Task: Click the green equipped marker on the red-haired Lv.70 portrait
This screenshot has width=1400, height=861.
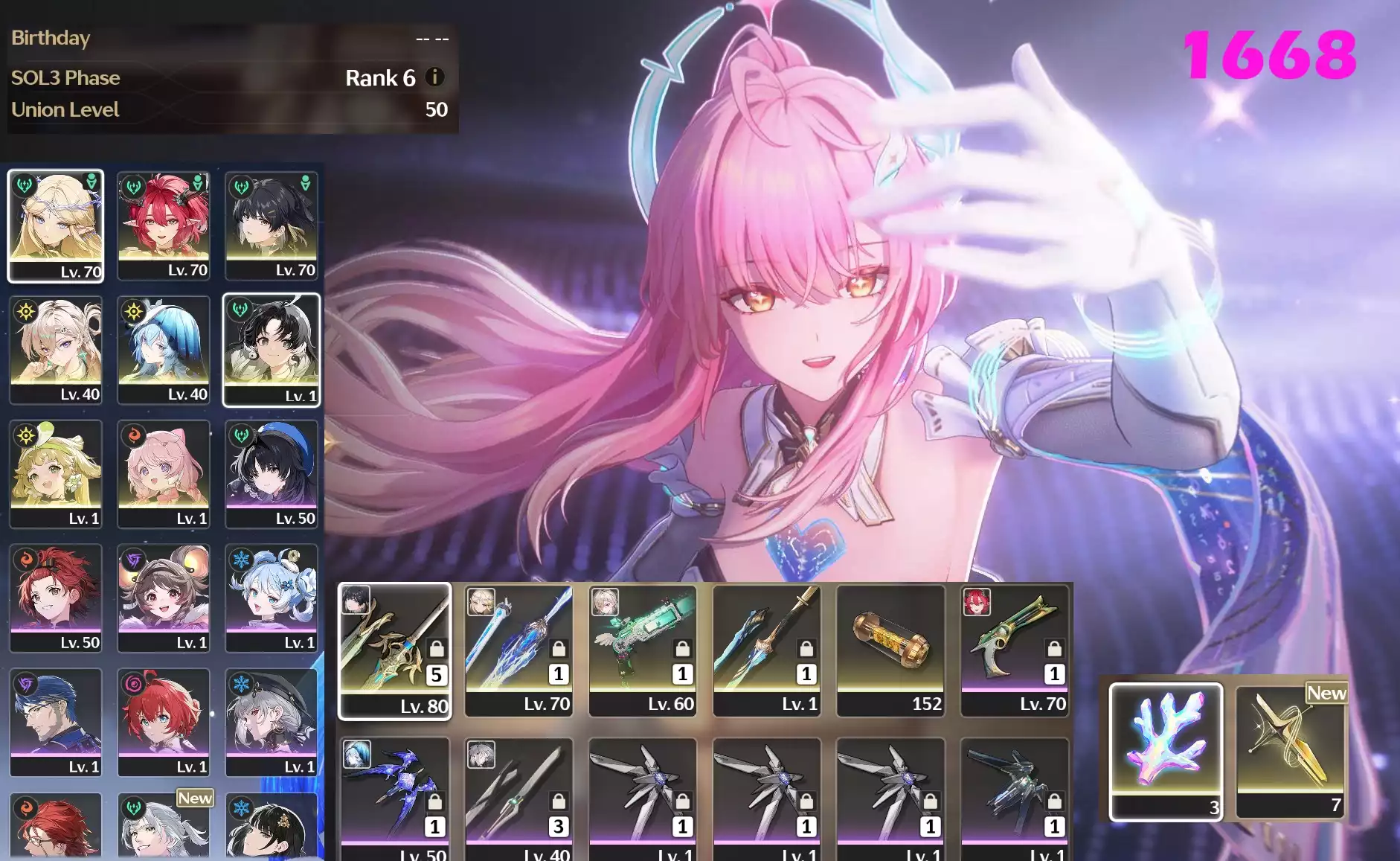Action: pos(198,182)
